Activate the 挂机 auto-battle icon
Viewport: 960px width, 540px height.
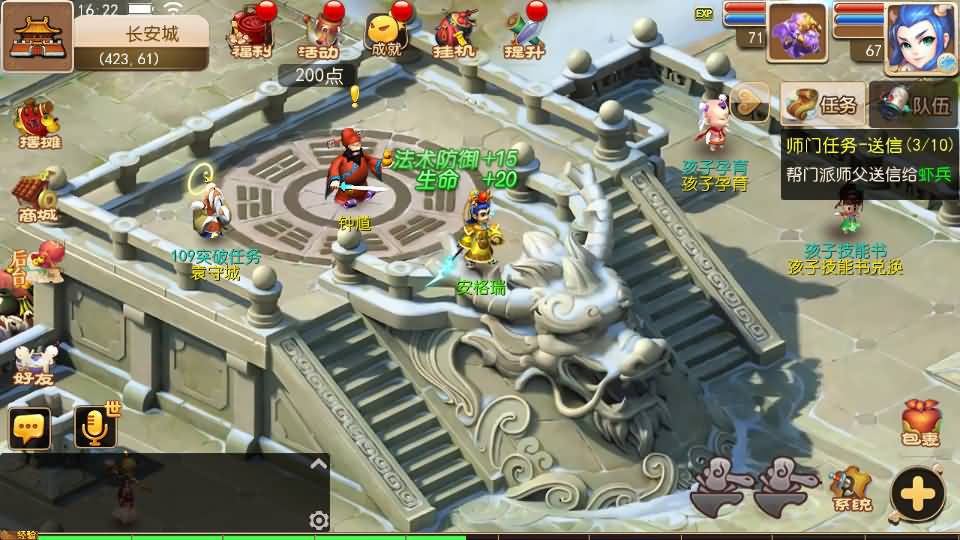[x=455, y=35]
